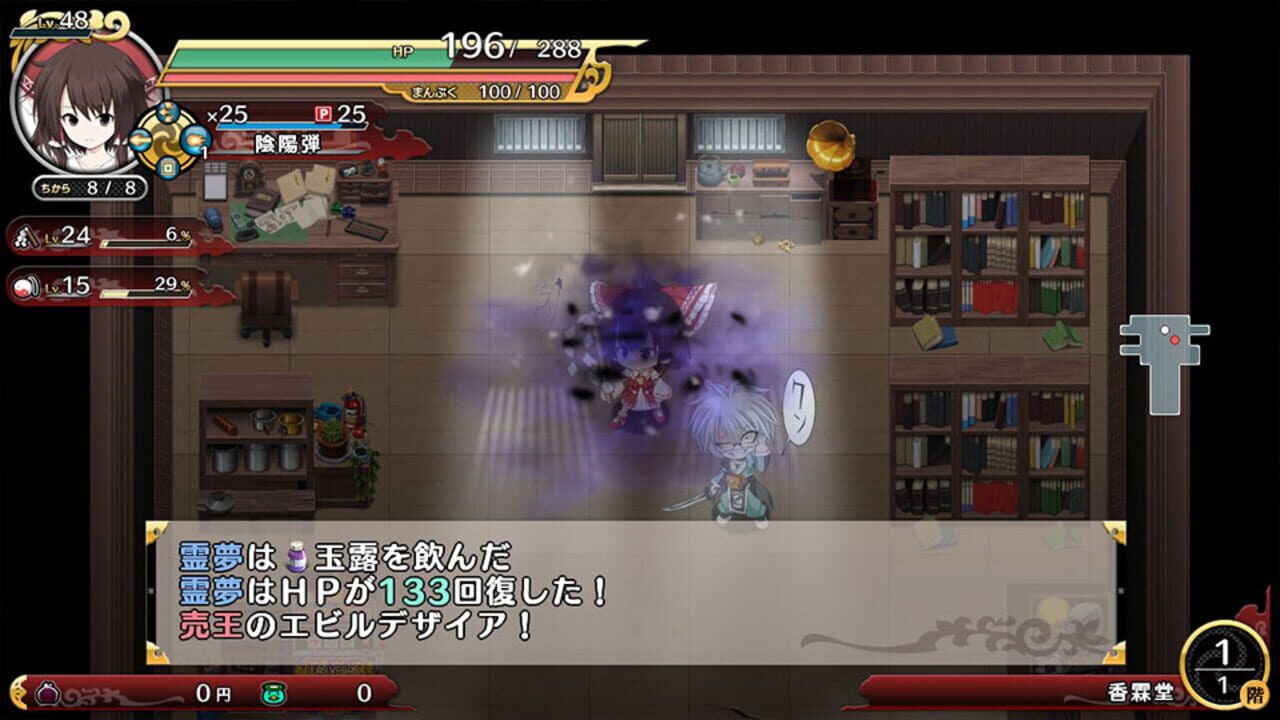Click the gold spiral center of the command wheel

[168, 140]
